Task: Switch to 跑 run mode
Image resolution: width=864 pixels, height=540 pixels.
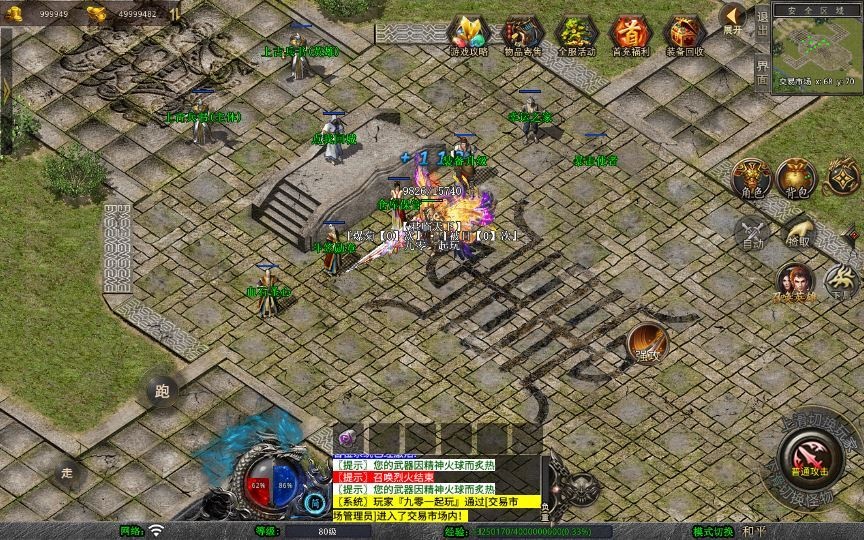Action: (x=163, y=391)
